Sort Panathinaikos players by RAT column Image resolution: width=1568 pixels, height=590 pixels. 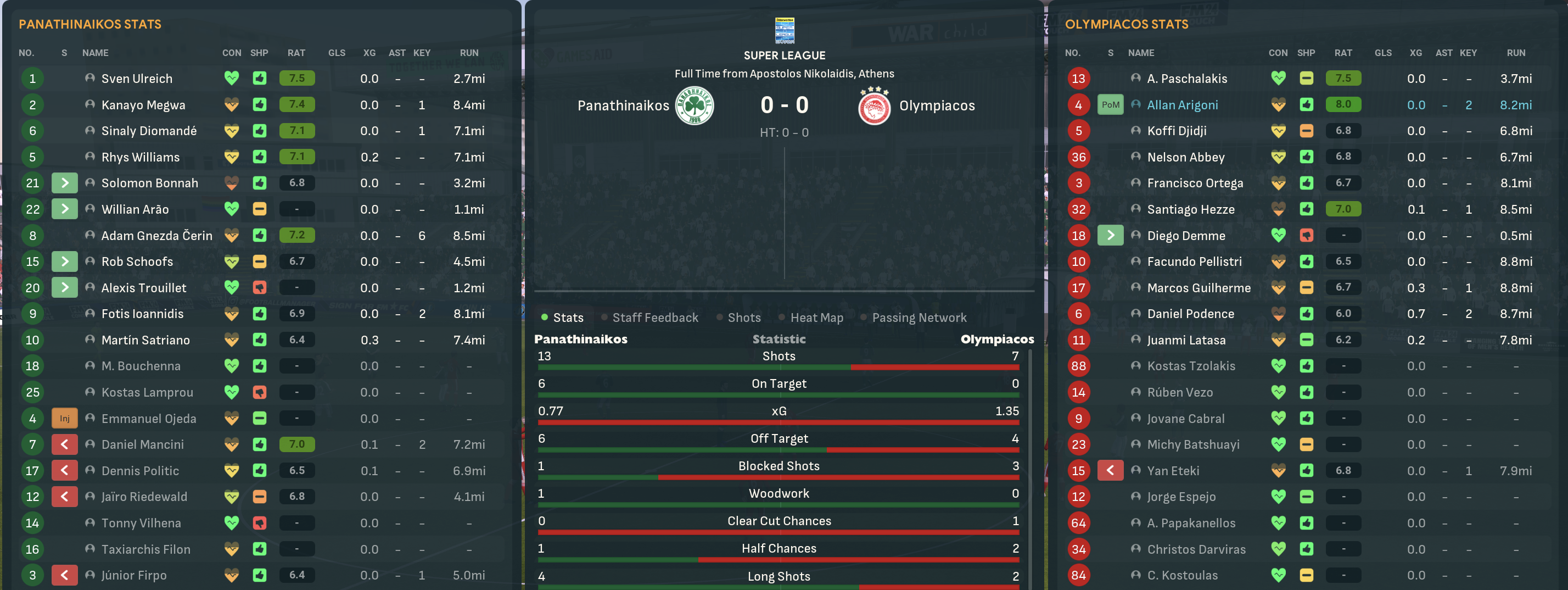click(296, 53)
